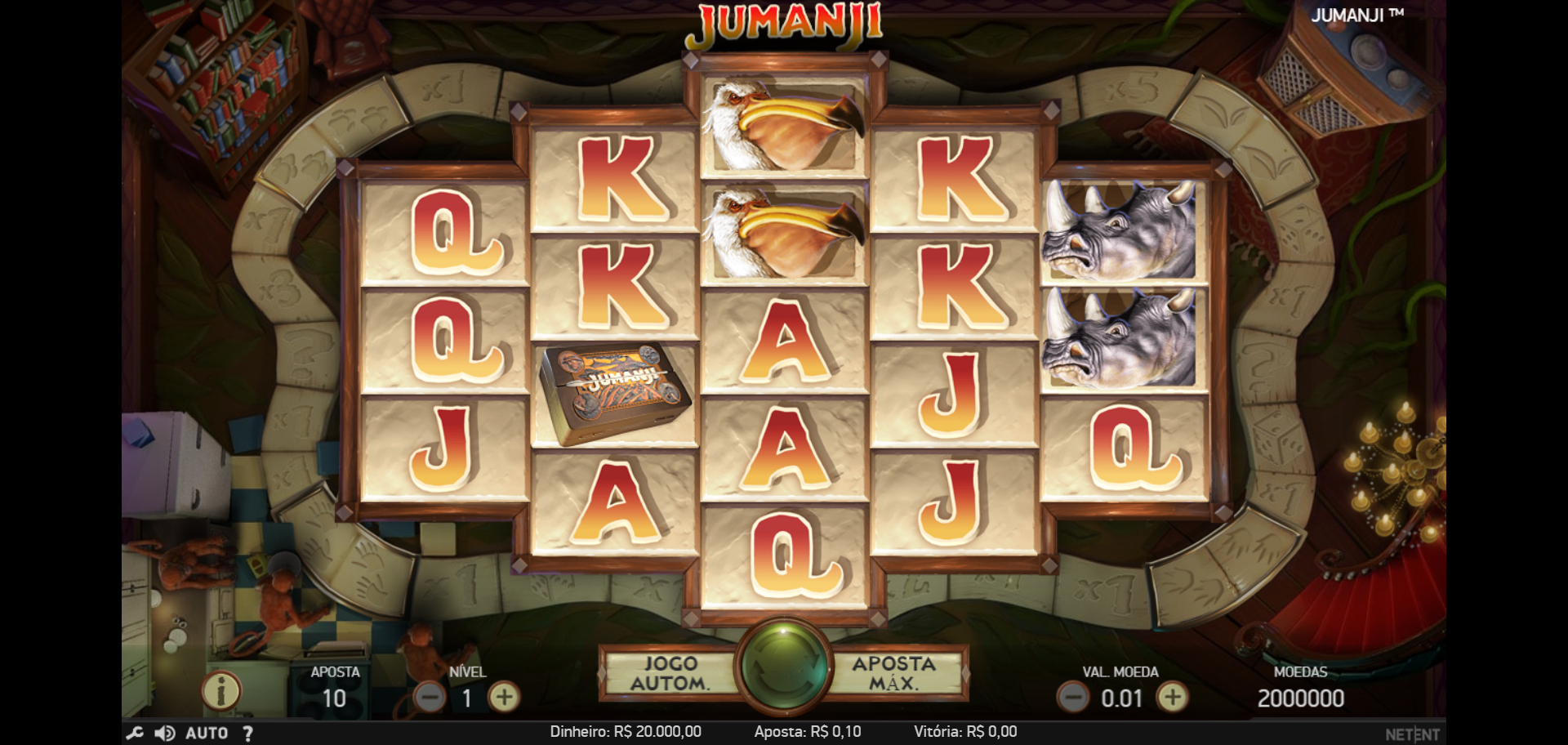Viewport: 1568px width, 745px height.
Task: Place the maximum bet with Aposta Máx.
Action: coord(894,674)
